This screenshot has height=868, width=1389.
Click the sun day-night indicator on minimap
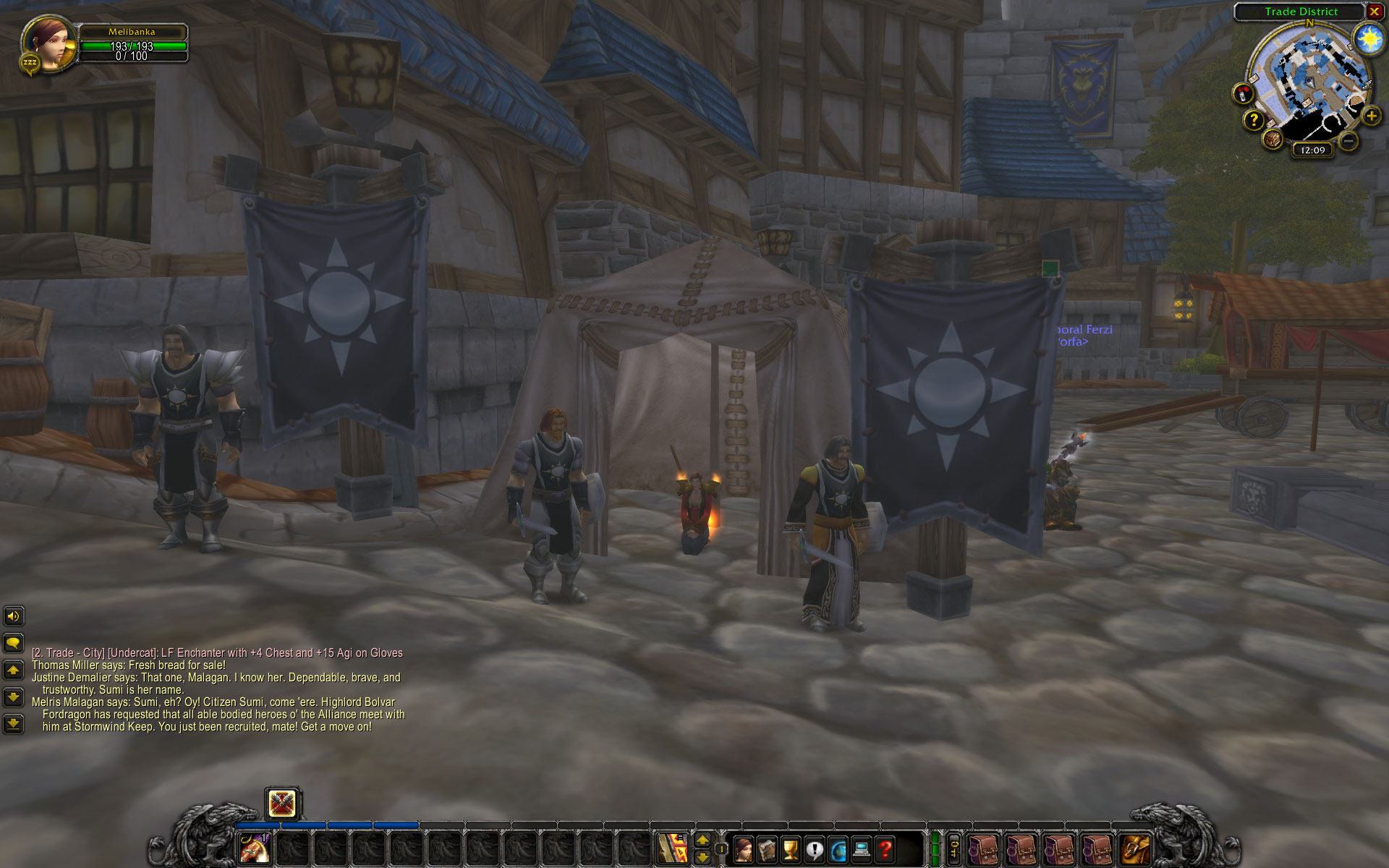(x=1369, y=39)
